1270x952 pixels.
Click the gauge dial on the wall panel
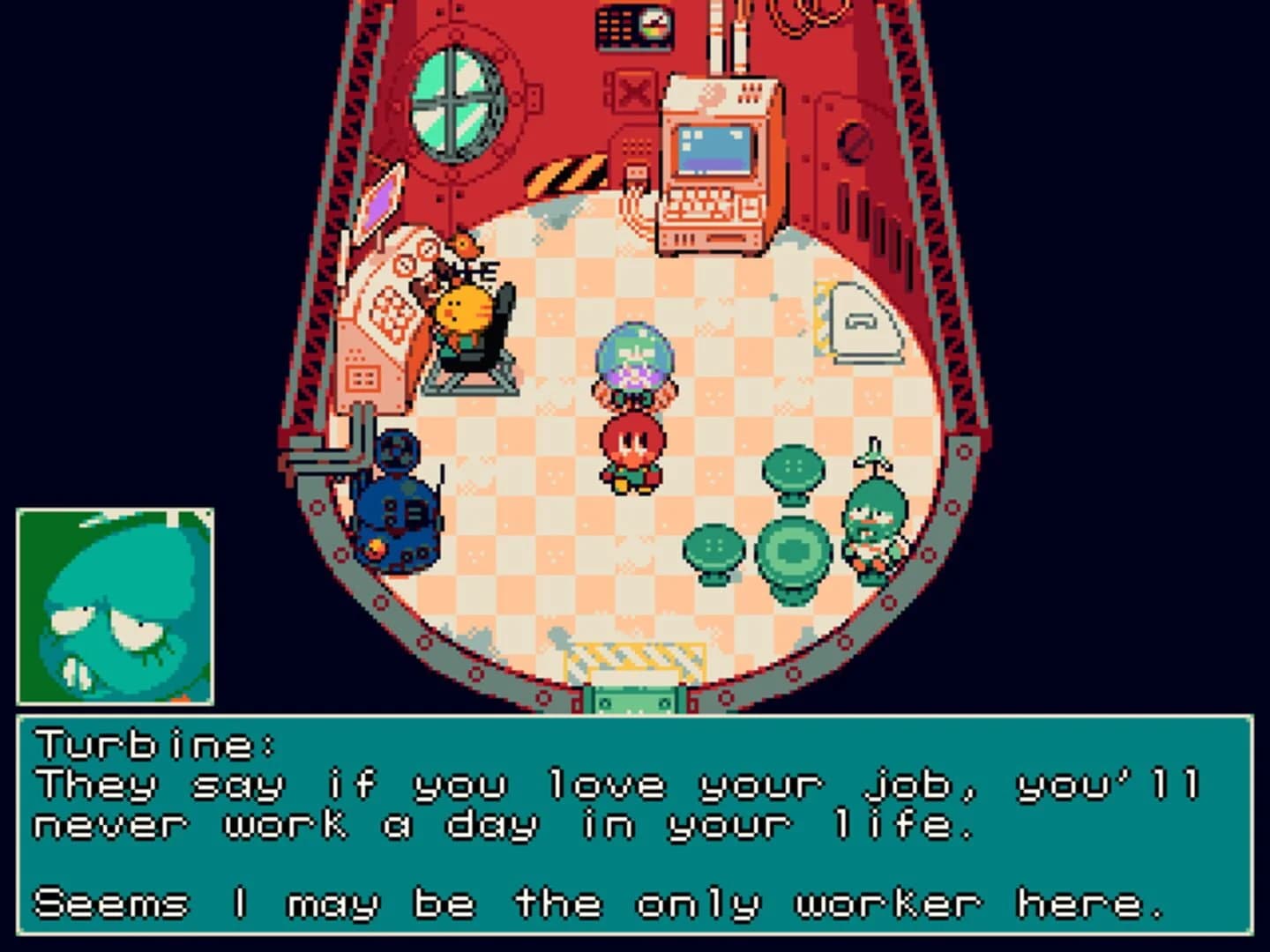tap(653, 23)
